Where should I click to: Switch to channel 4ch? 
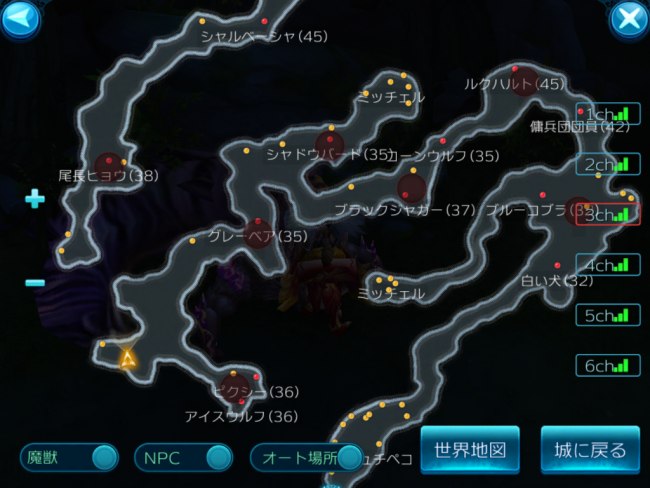coord(608,265)
